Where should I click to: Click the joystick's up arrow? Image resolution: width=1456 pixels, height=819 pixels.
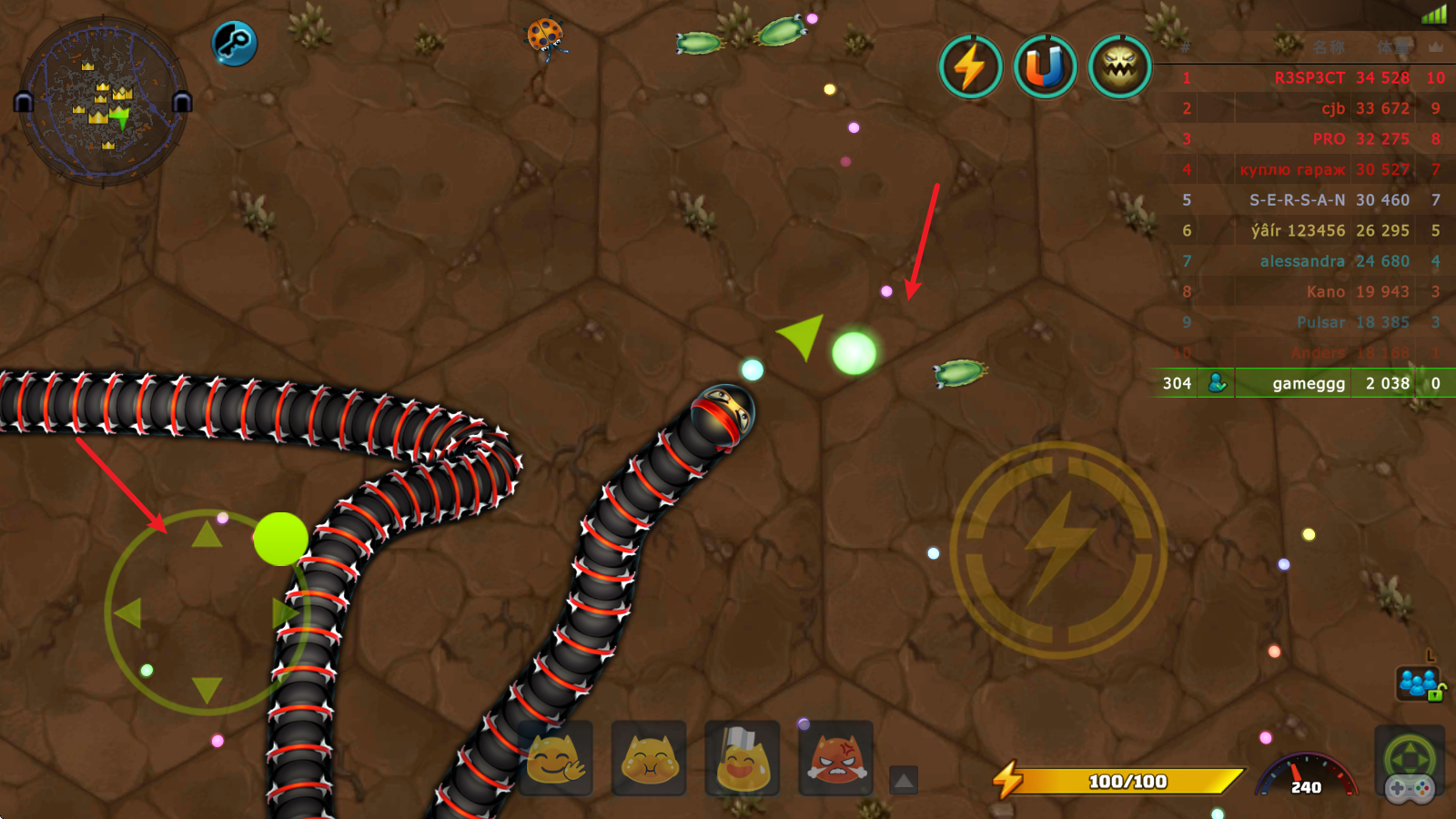[207, 534]
